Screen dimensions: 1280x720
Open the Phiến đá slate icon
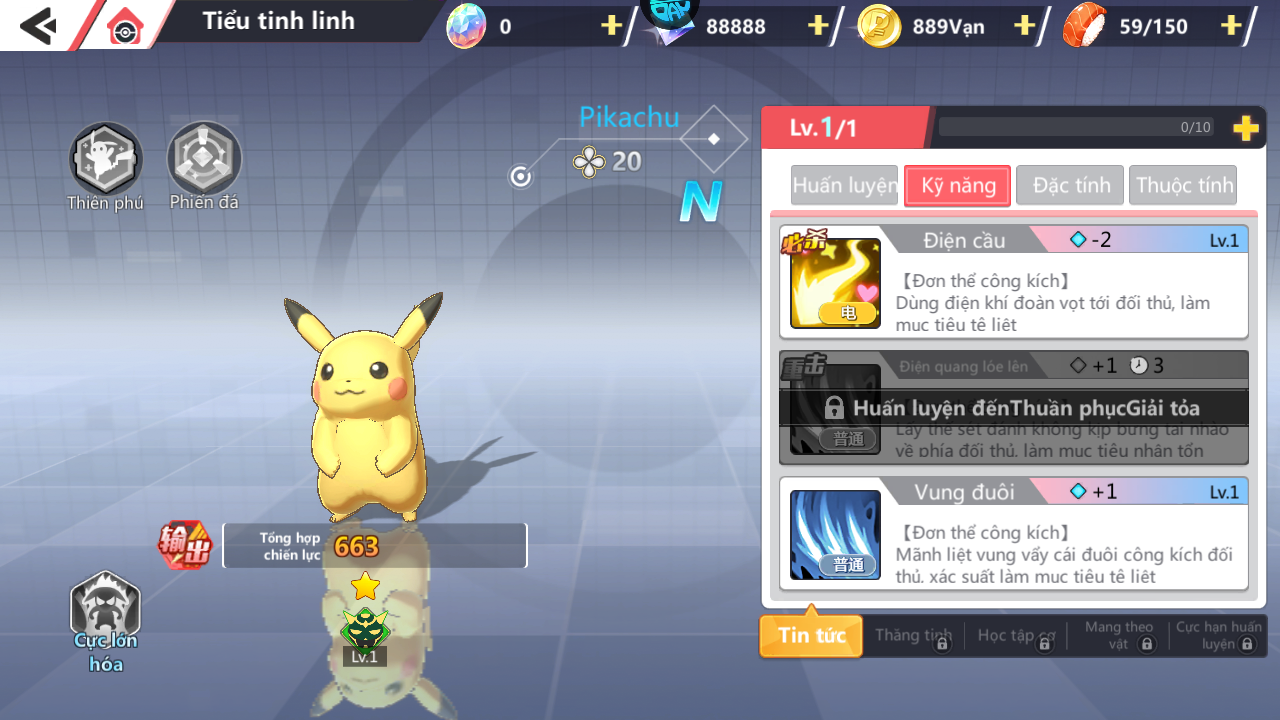pos(204,160)
